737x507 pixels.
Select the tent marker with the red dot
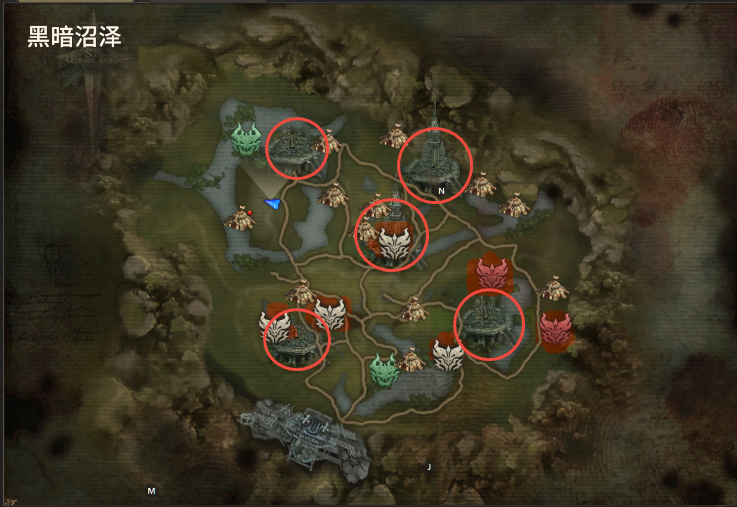point(240,217)
